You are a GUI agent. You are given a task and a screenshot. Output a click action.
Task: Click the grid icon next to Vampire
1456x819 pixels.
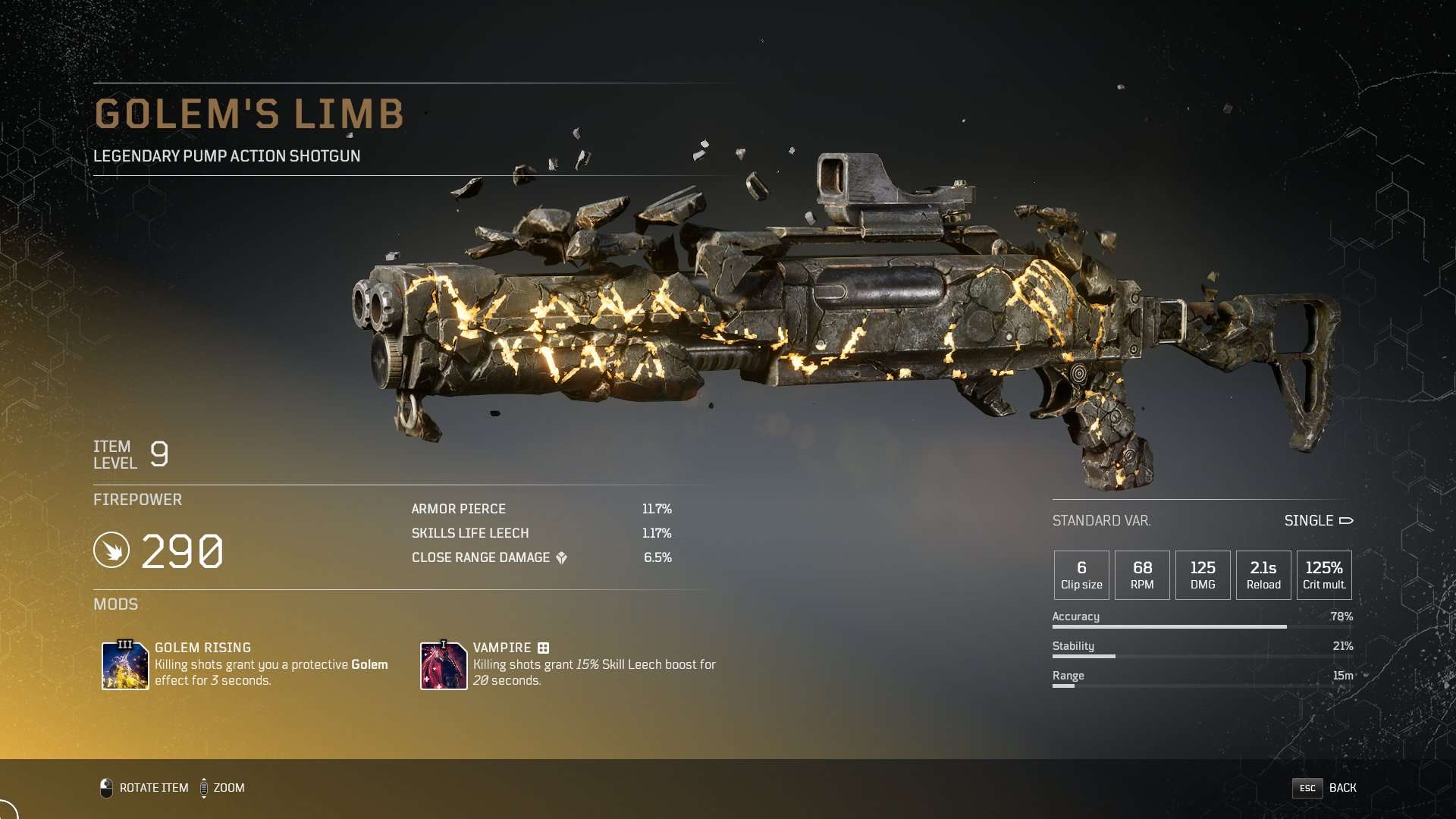tap(544, 648)
